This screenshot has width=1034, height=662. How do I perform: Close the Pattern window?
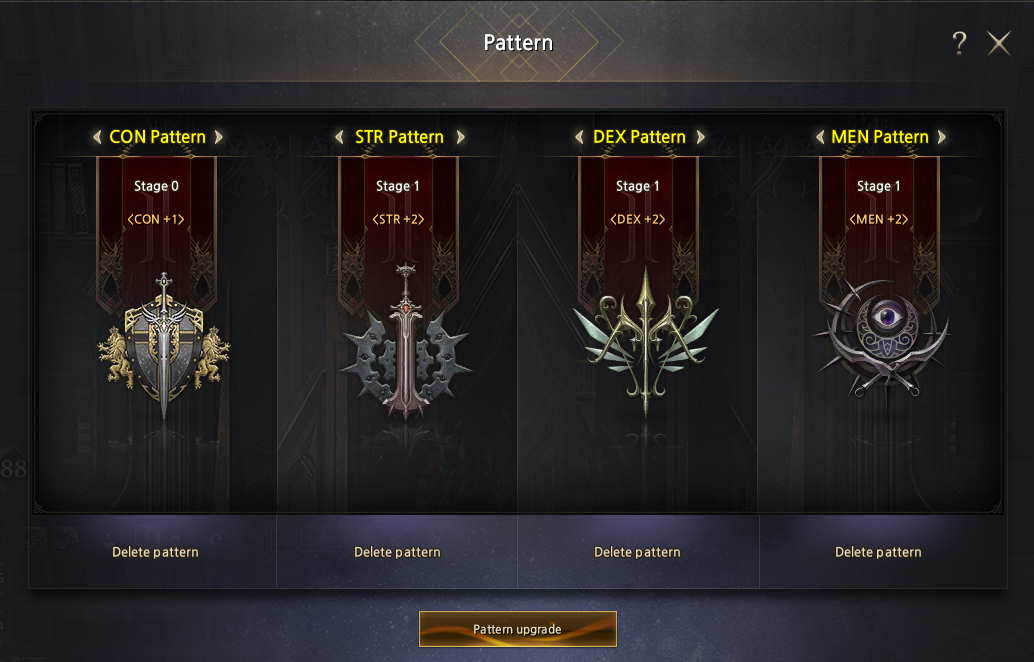tap(998, 43)
